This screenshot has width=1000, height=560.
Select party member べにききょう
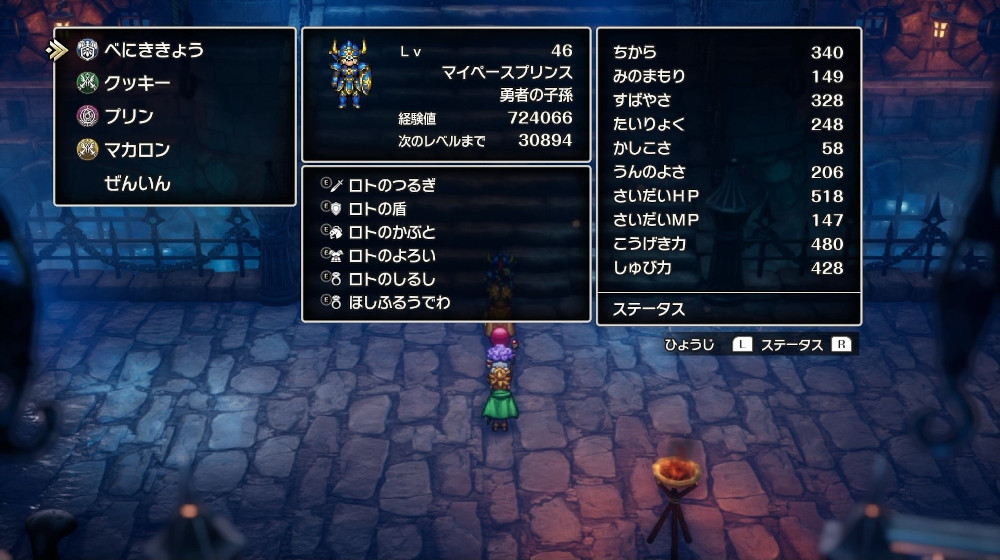(x=153, y=50)
